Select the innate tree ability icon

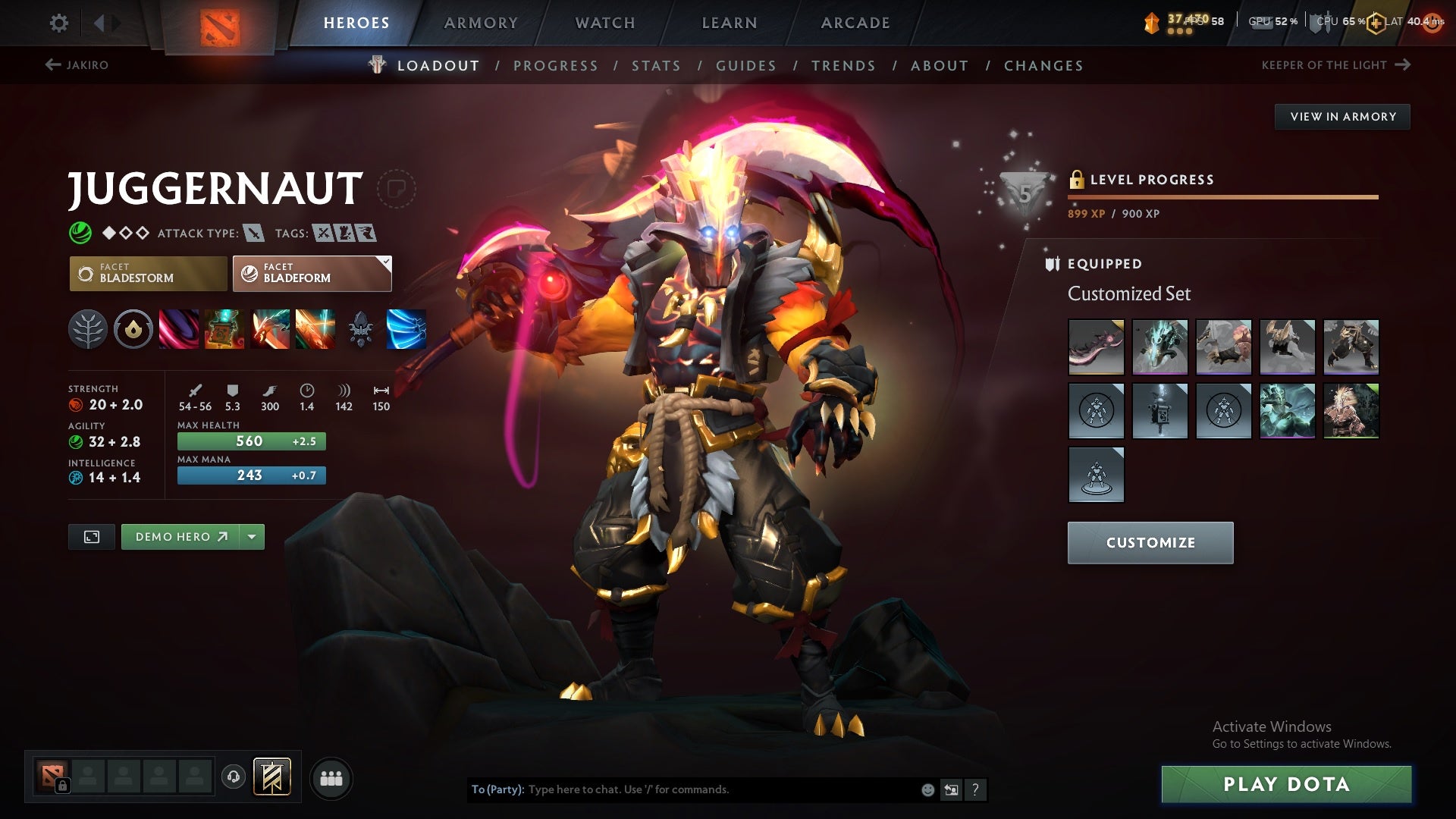[89, 328]
